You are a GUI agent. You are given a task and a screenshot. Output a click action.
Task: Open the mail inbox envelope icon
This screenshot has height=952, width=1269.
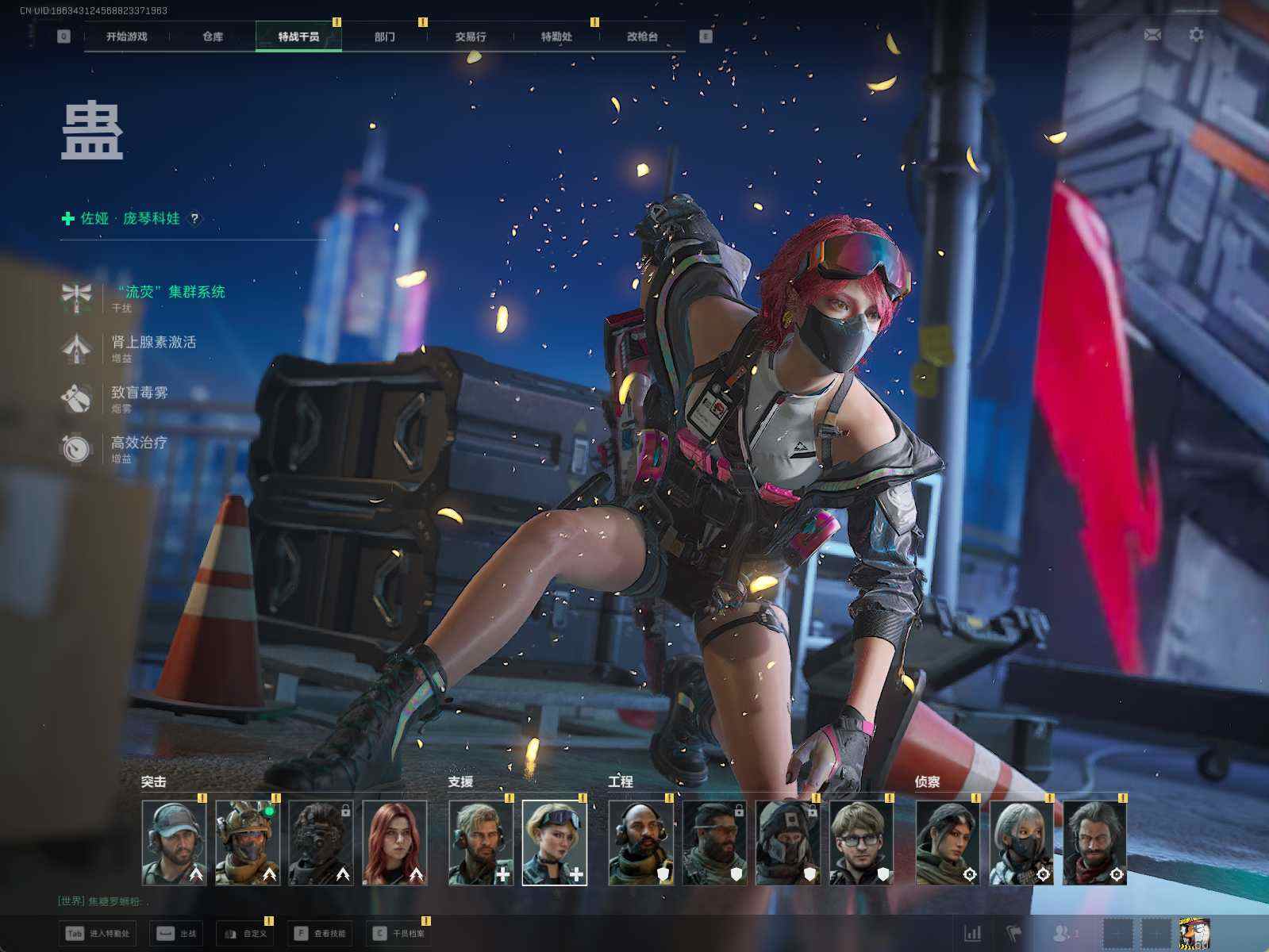click(1152, 35)
